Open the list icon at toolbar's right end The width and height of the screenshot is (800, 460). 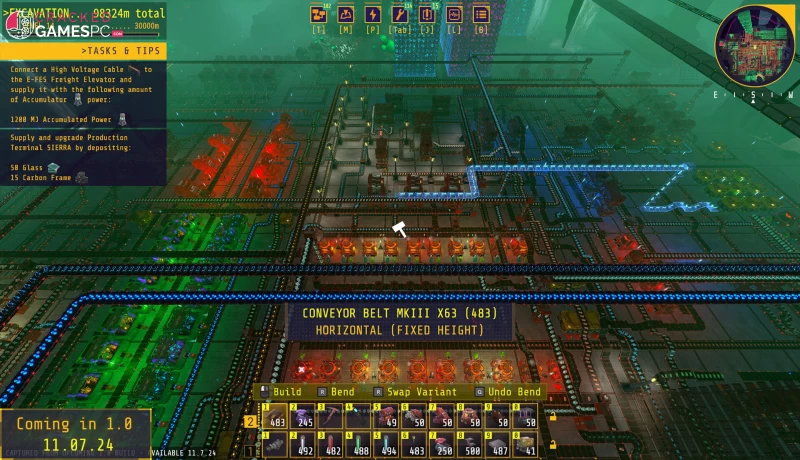click(x=481, y=14)
